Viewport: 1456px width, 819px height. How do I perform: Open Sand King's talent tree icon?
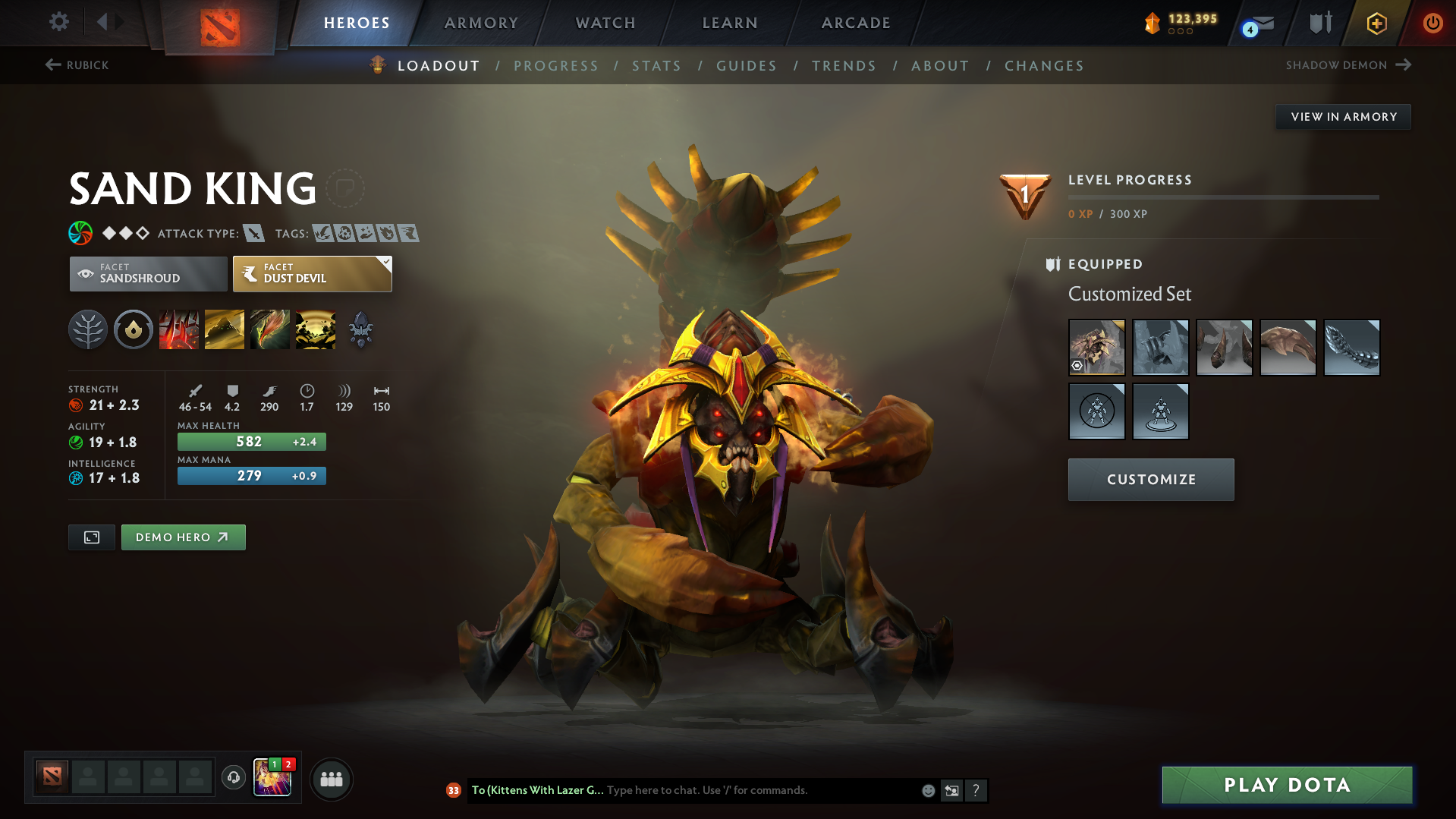tap(88, 329)
